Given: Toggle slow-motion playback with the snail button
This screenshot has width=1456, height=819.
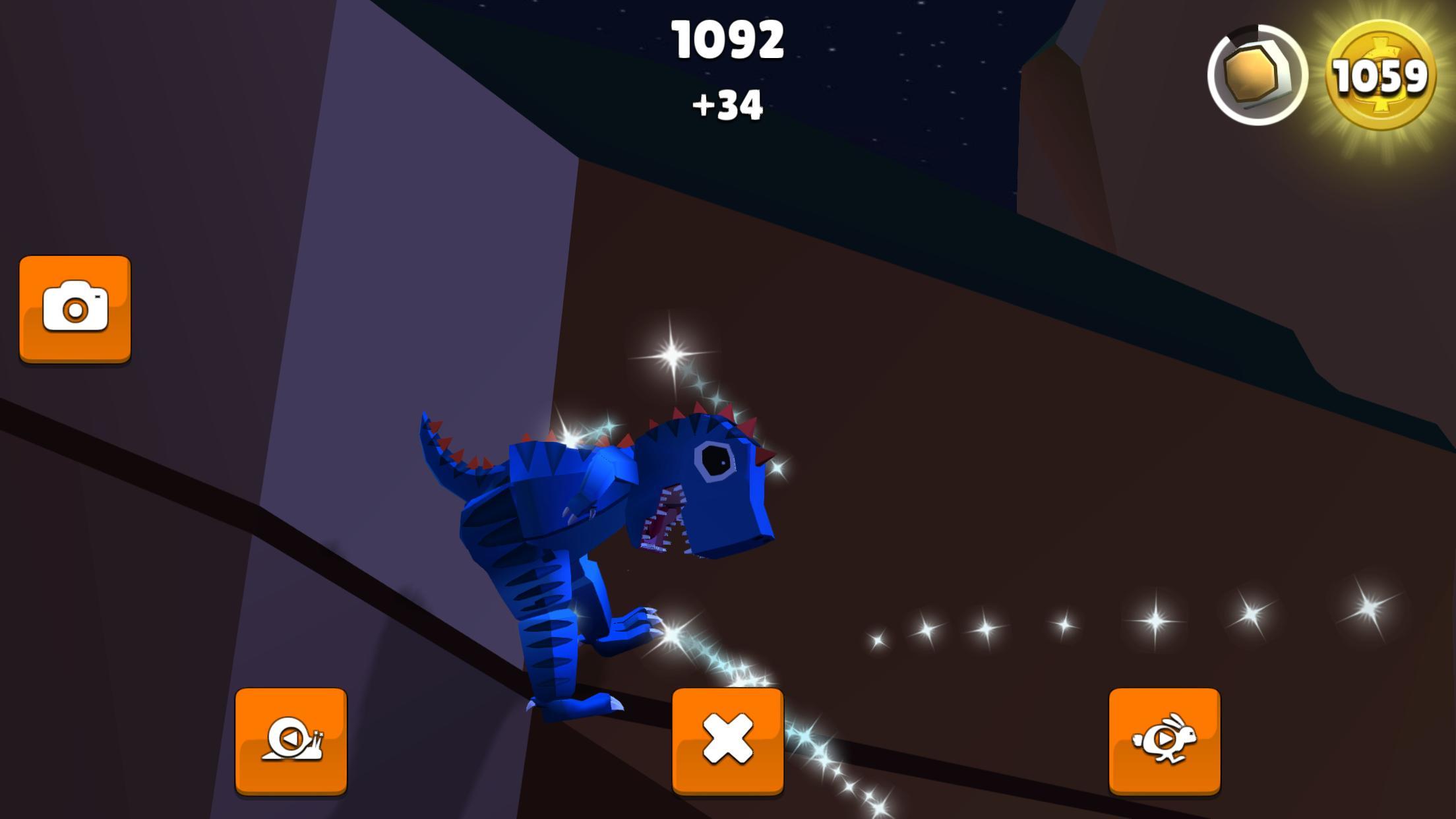Looking at the screenshot, I should click(292, 742).
